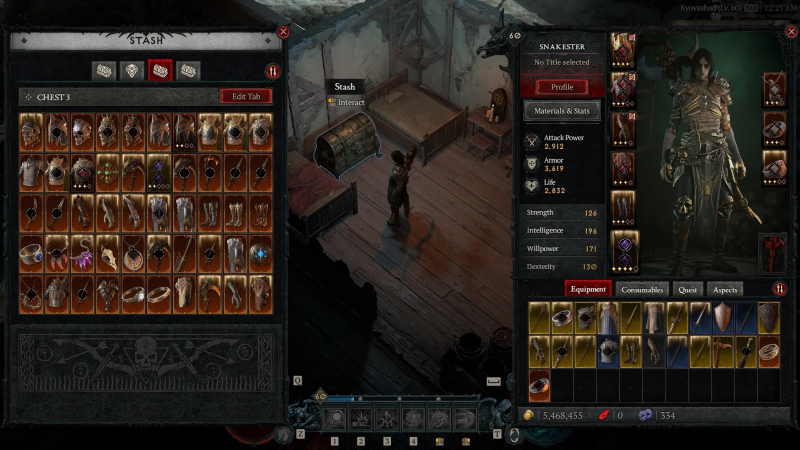Switch to the Quest tab
Image resolution: width=800 pixels, height=450 pixels.
688,289
